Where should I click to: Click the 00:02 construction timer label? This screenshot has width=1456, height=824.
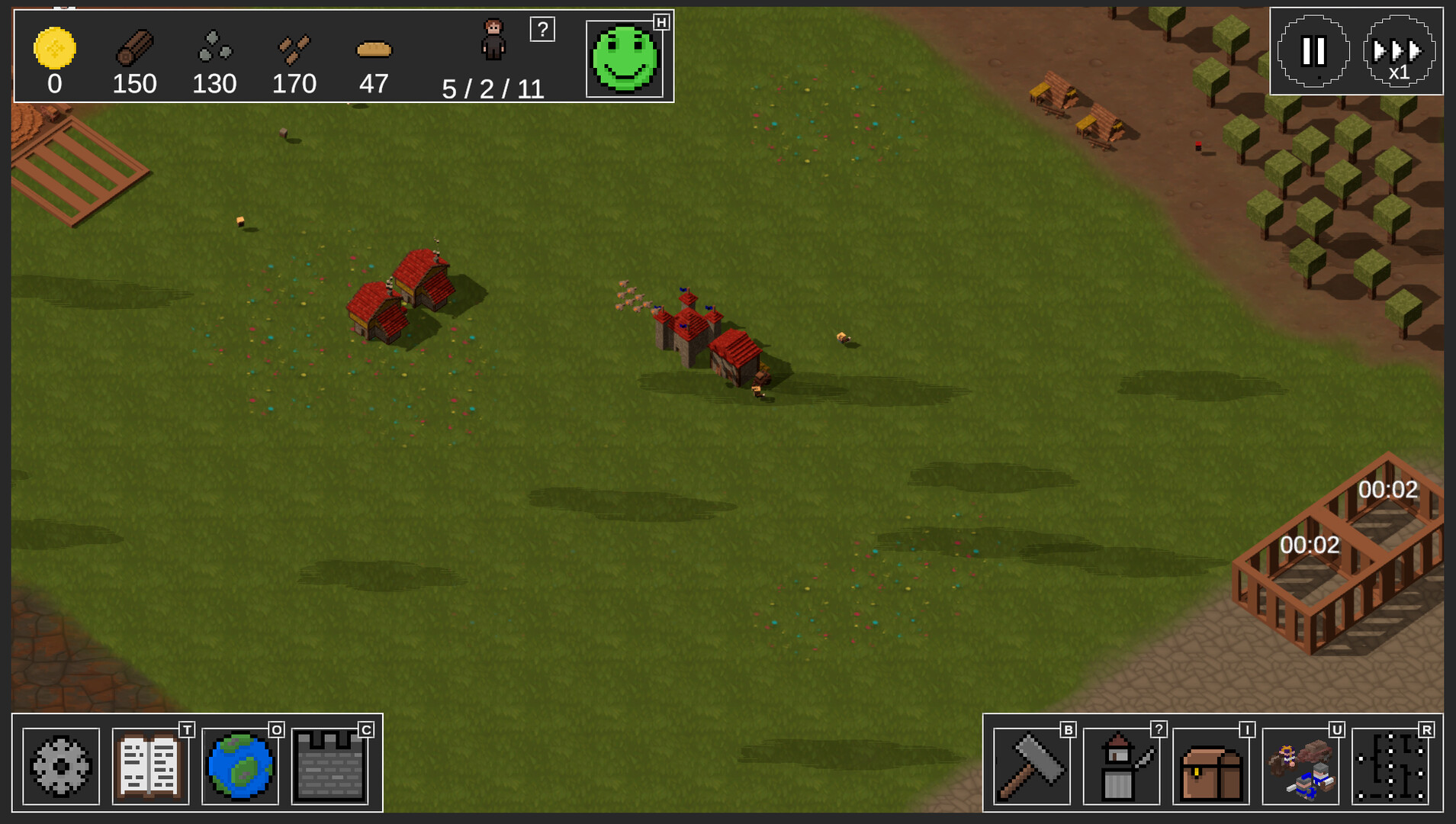[x=1309, y=545]
